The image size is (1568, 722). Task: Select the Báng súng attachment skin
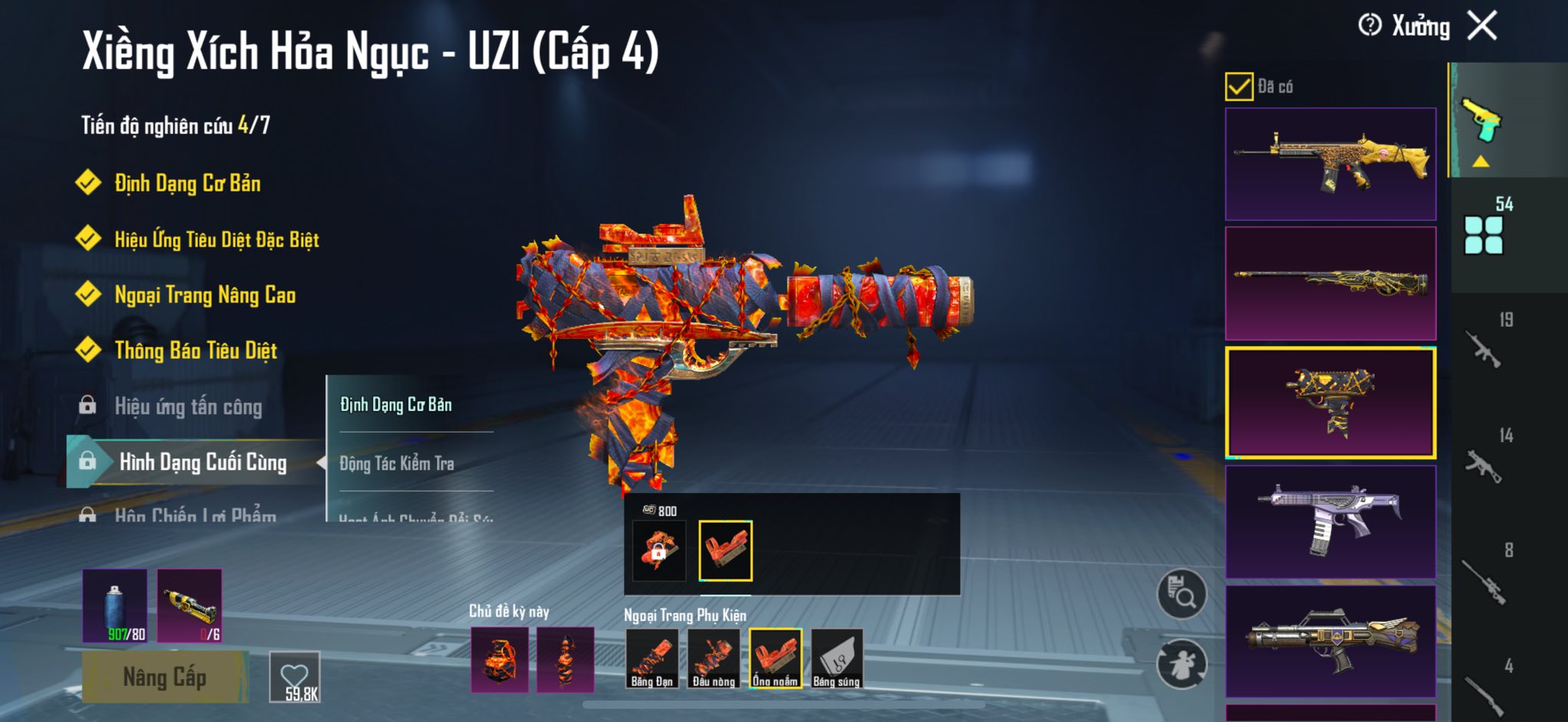click(x=837, y=658)
